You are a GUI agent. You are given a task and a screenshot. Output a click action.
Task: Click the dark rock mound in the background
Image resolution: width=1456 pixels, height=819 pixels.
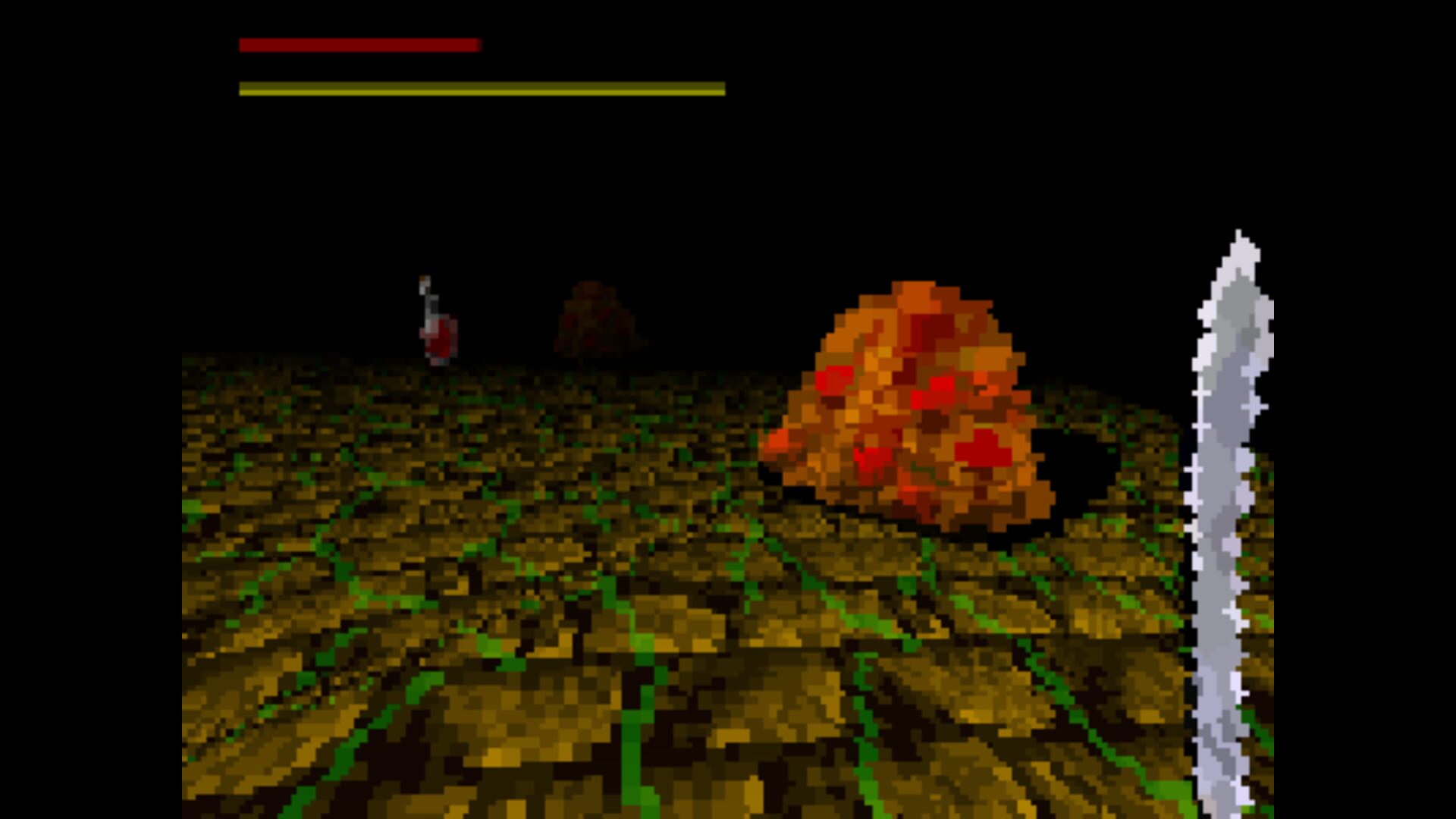pos(599,318)
